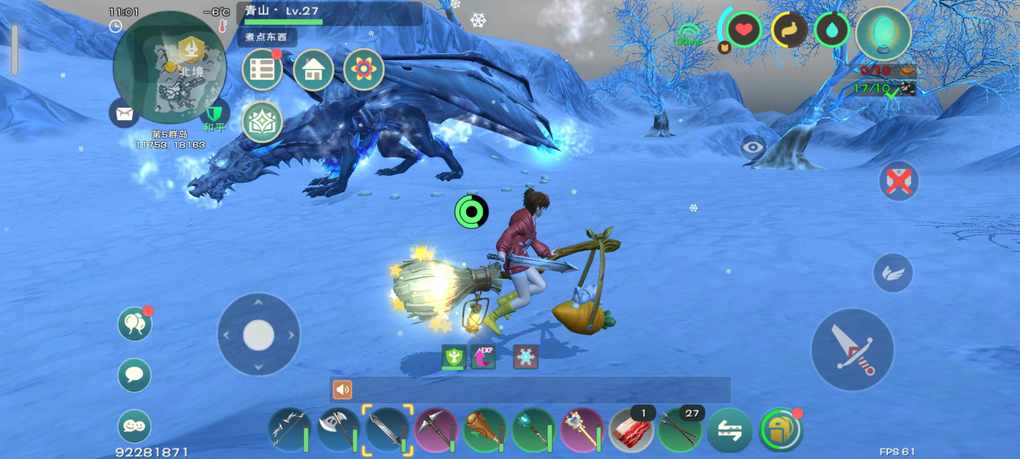The width and height of the screenshot is (1020, 459).
Task: Switch hotbar with the swap arrows button
Action: 729,430
